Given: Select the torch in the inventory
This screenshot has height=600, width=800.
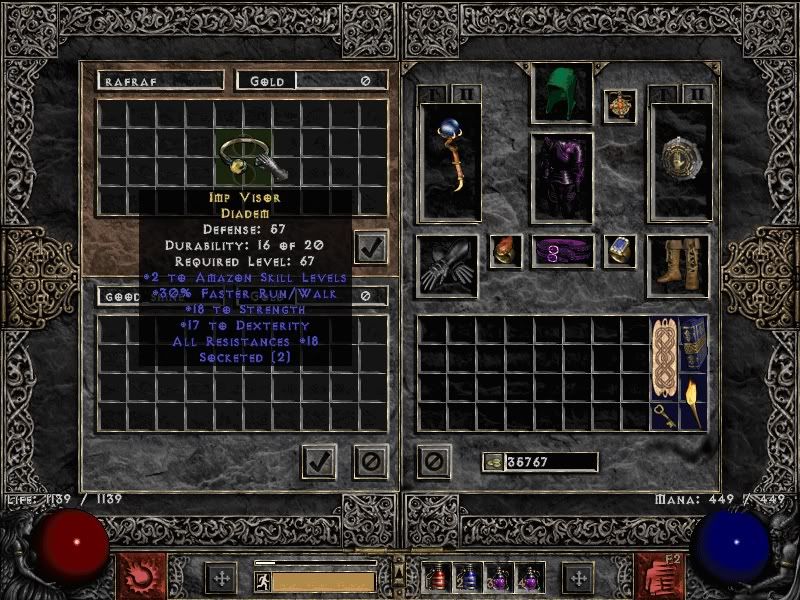Looking at the screenshot, I should (x=693, y=400).
